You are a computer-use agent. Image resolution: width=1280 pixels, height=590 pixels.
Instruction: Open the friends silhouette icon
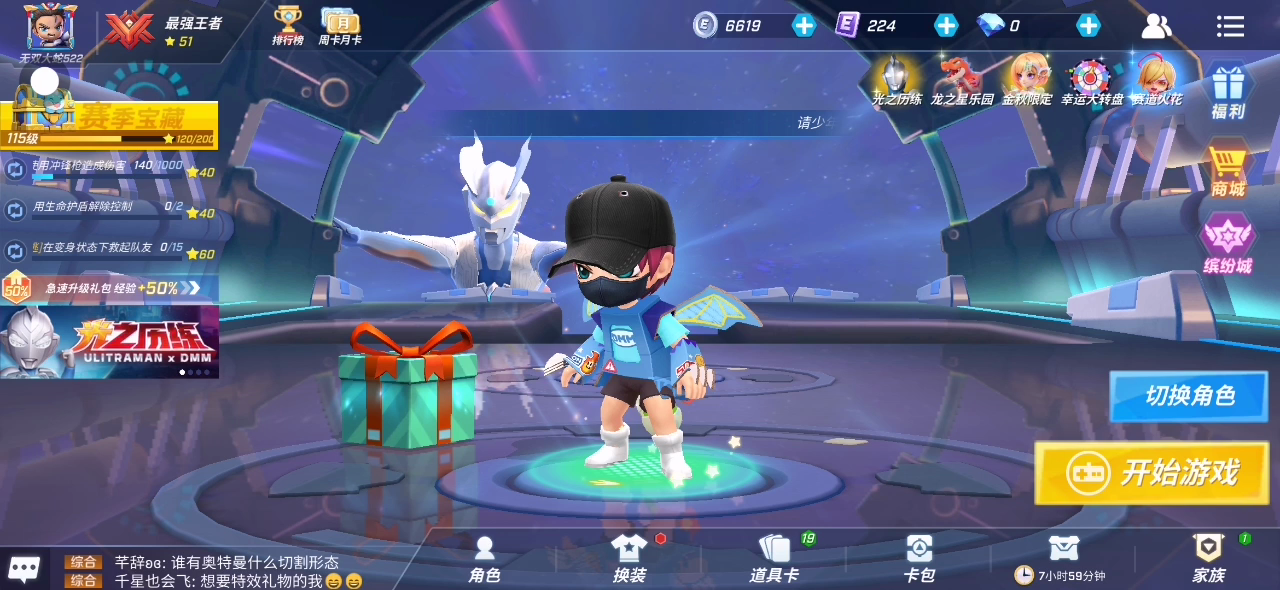[1156, 26]
